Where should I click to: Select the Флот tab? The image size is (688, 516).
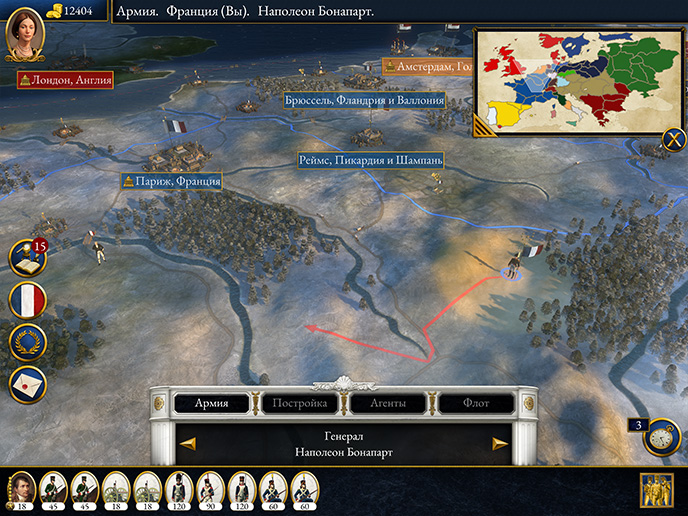476,404
